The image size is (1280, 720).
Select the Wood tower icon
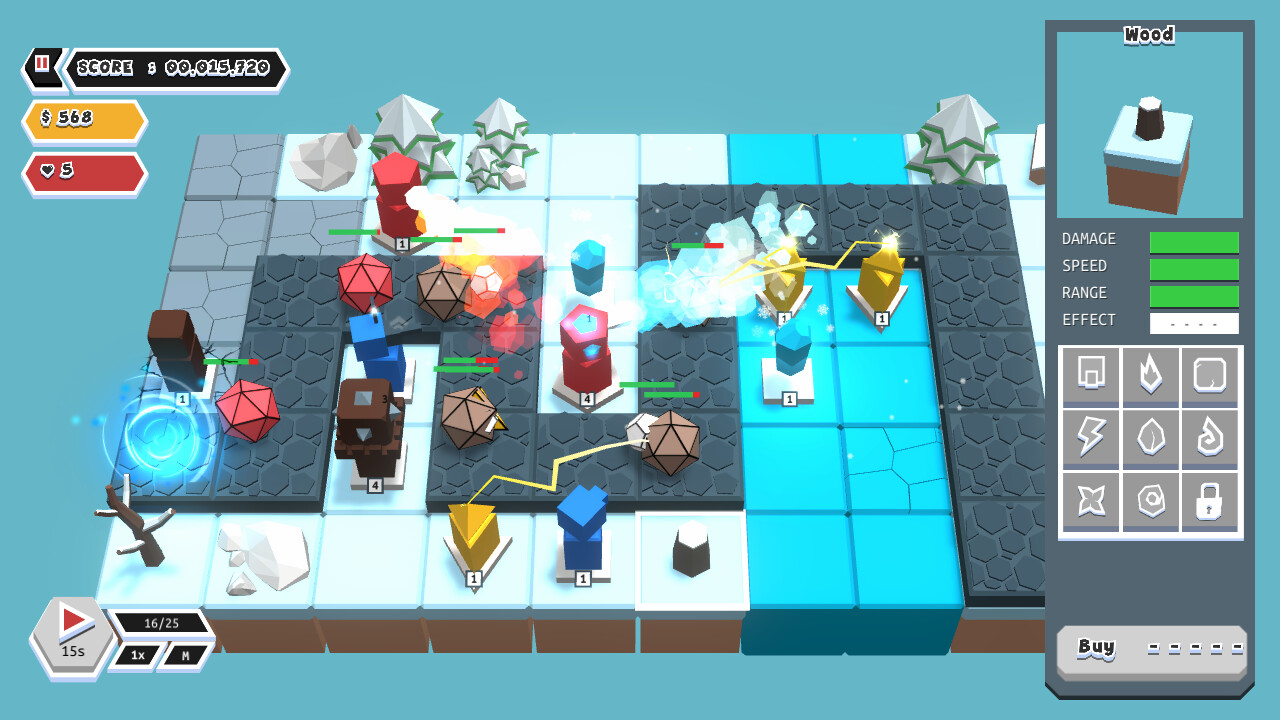(x=1090, y=377)
